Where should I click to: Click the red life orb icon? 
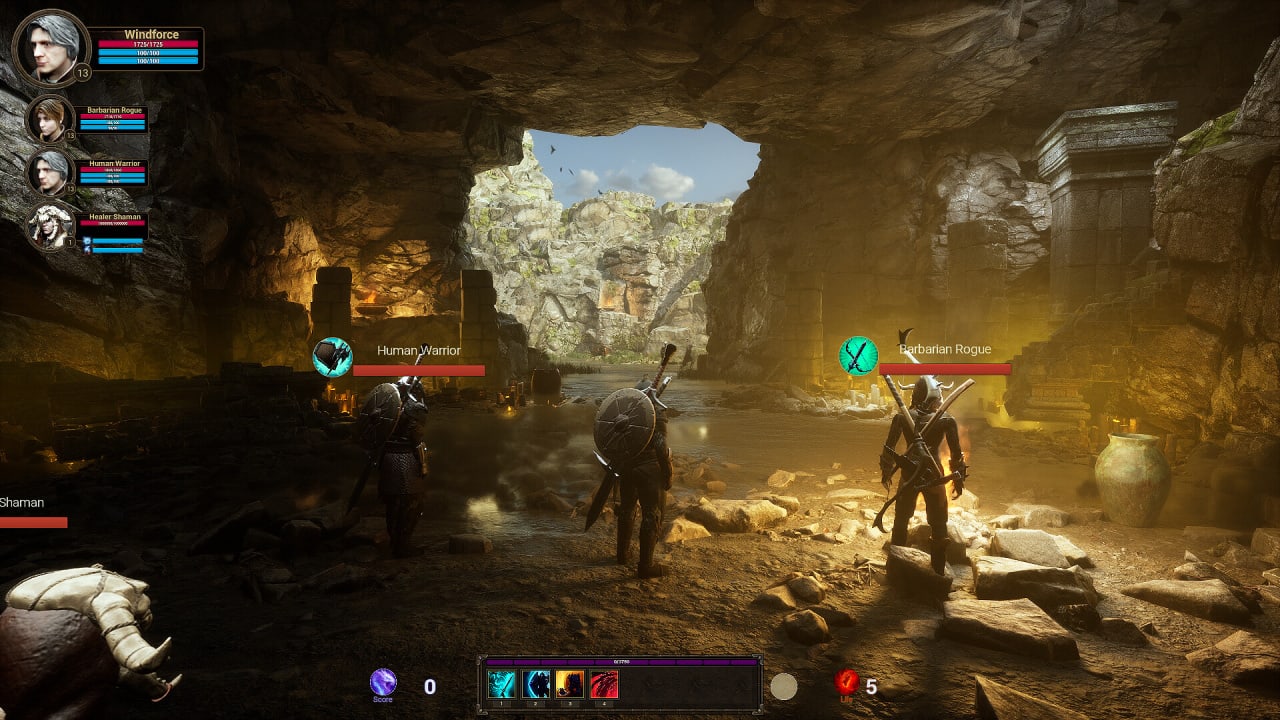[847, 682]
